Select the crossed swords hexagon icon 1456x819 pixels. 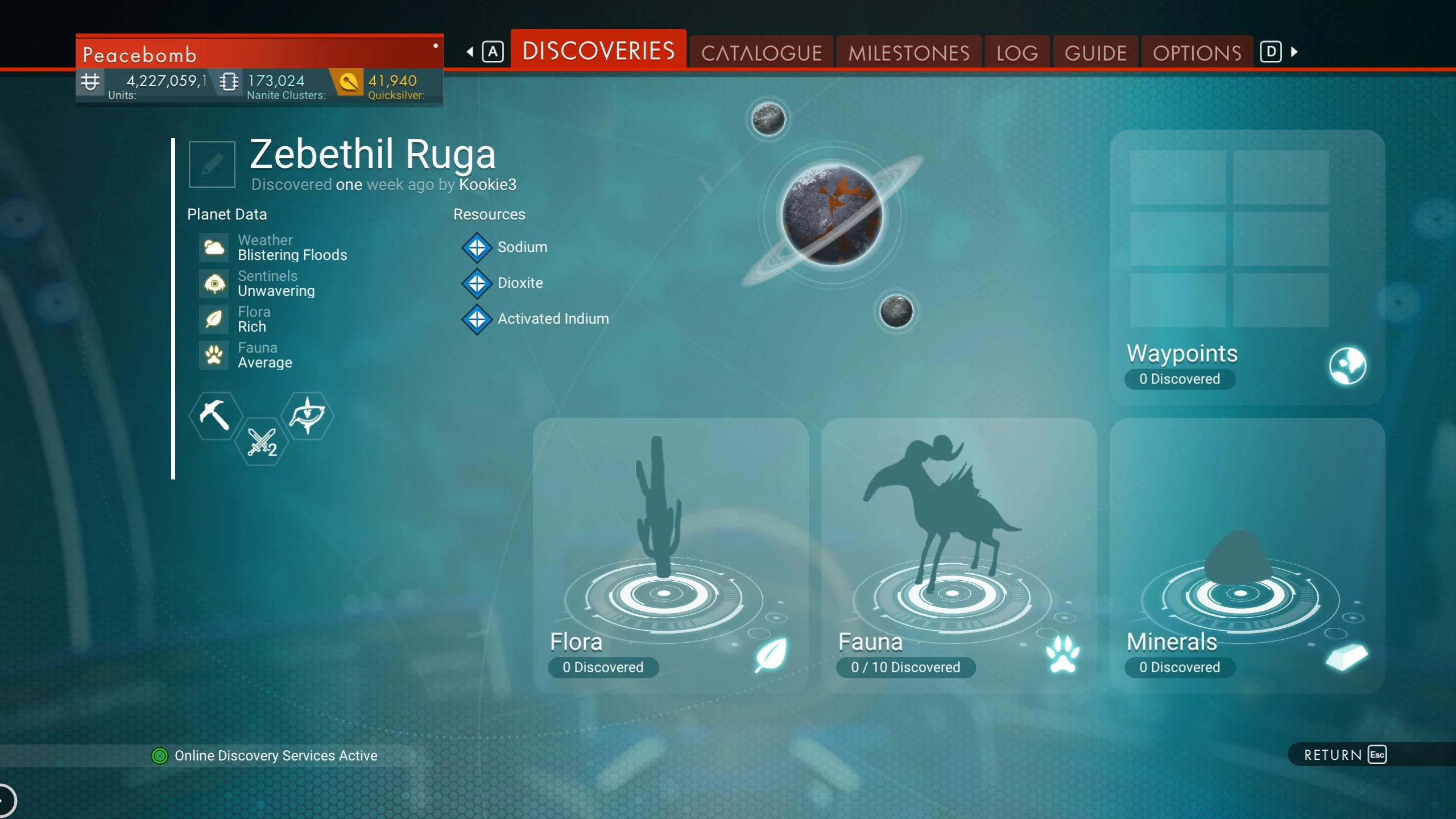(262, 442)
